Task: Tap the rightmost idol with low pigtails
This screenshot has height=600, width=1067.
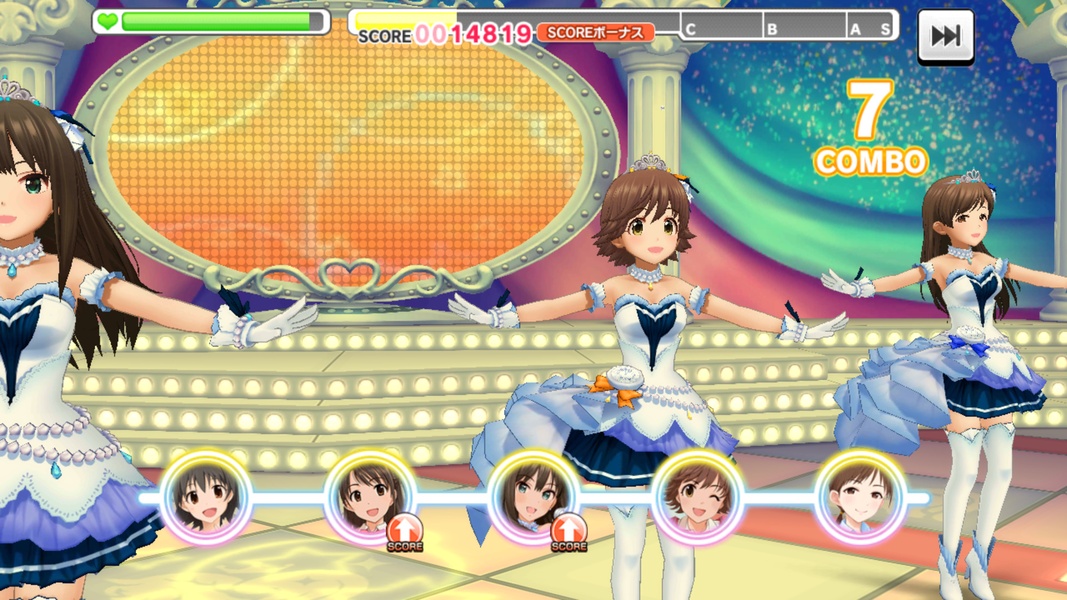Action: pos(861,497)
